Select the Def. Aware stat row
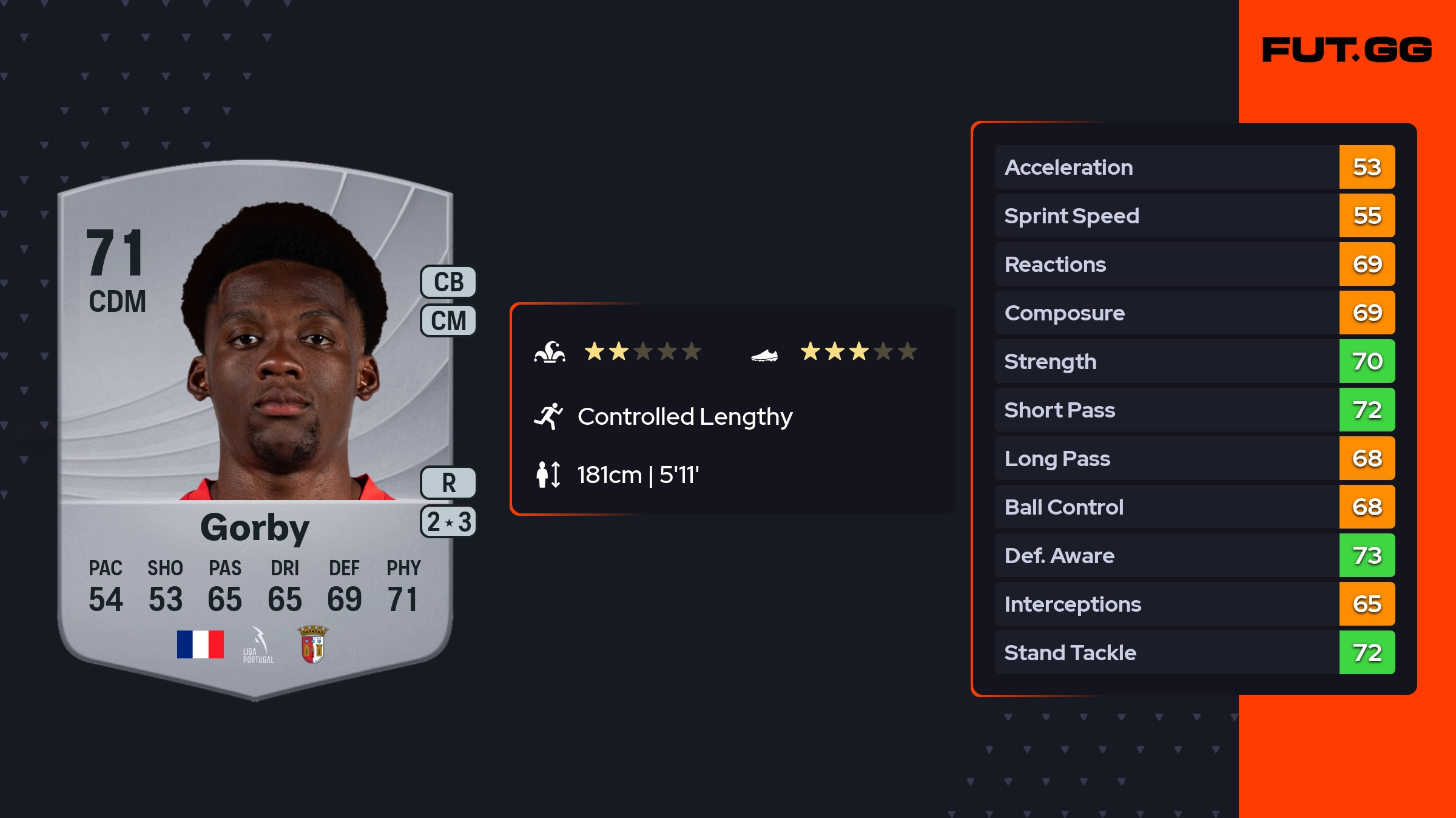1456x818 pixels. 1194,555
